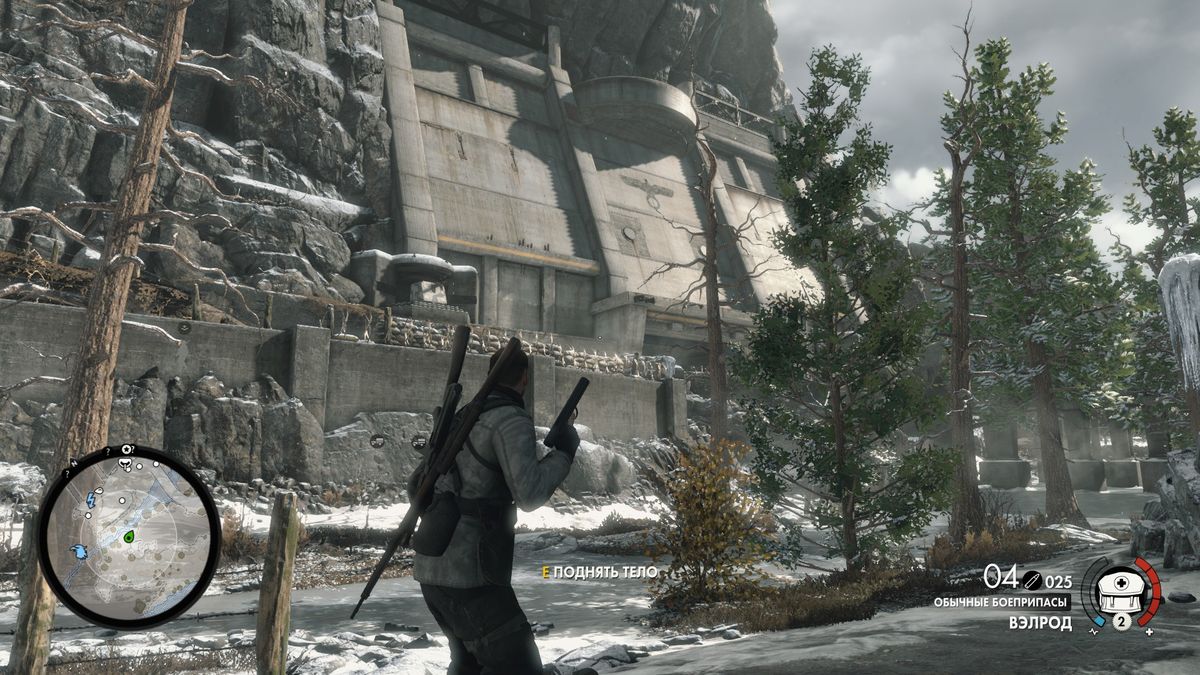This screenshot has height=675, width=1200.
Task: Click the blue eagle marker on minimap
Action: (80, 551)
